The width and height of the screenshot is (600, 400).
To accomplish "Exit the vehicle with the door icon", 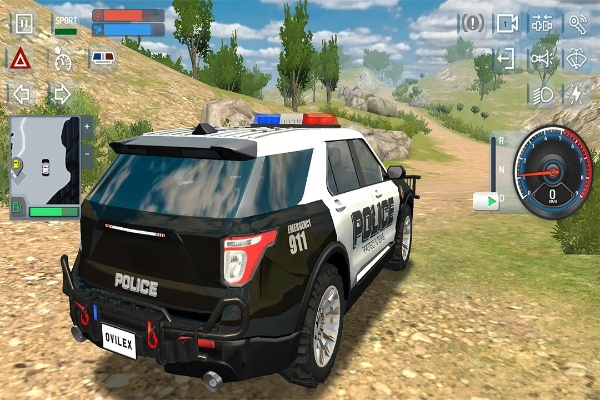I will click(x=507, y=58).
